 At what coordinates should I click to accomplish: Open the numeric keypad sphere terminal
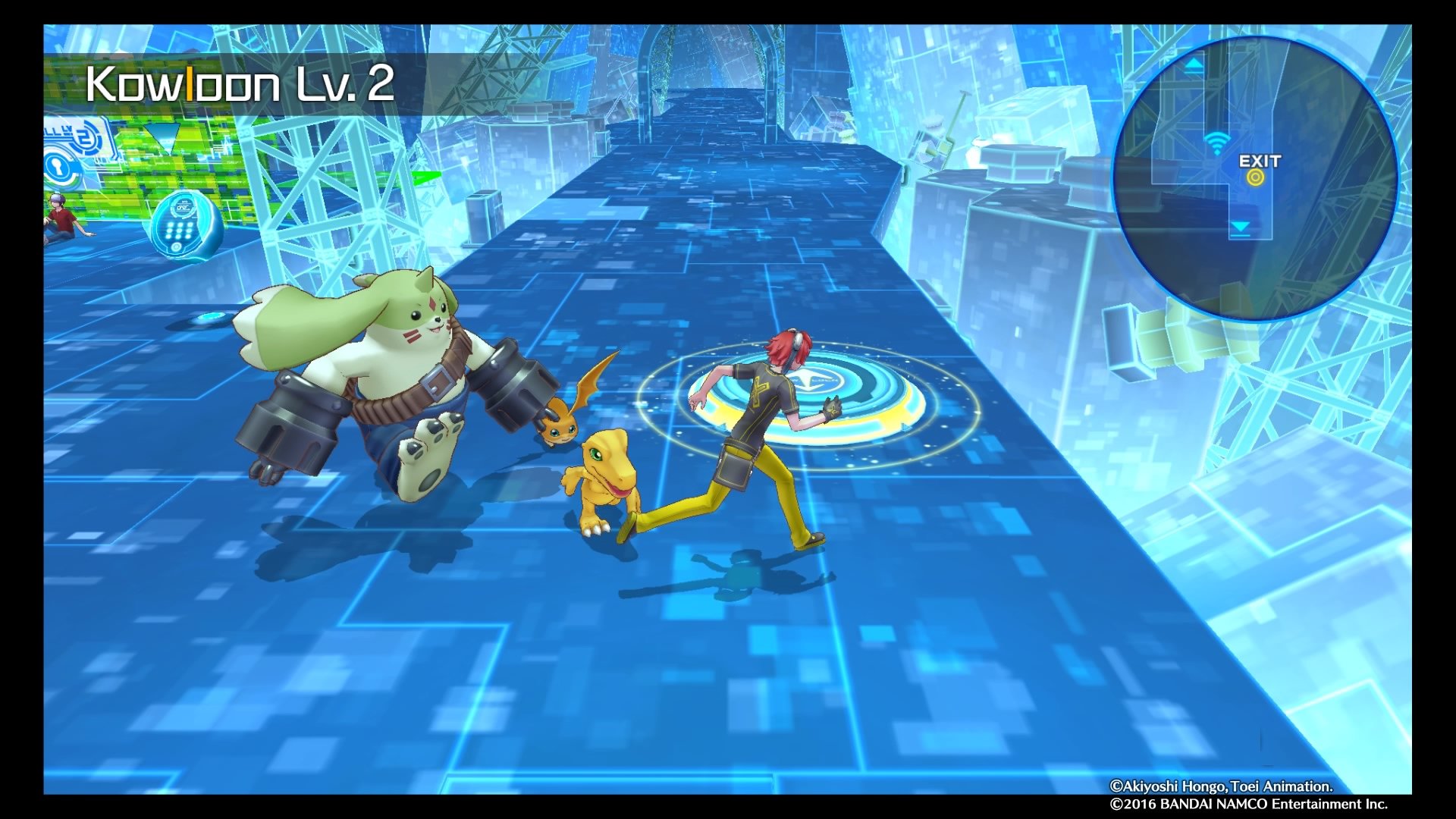pyautogui.click(x=178, y=228)
